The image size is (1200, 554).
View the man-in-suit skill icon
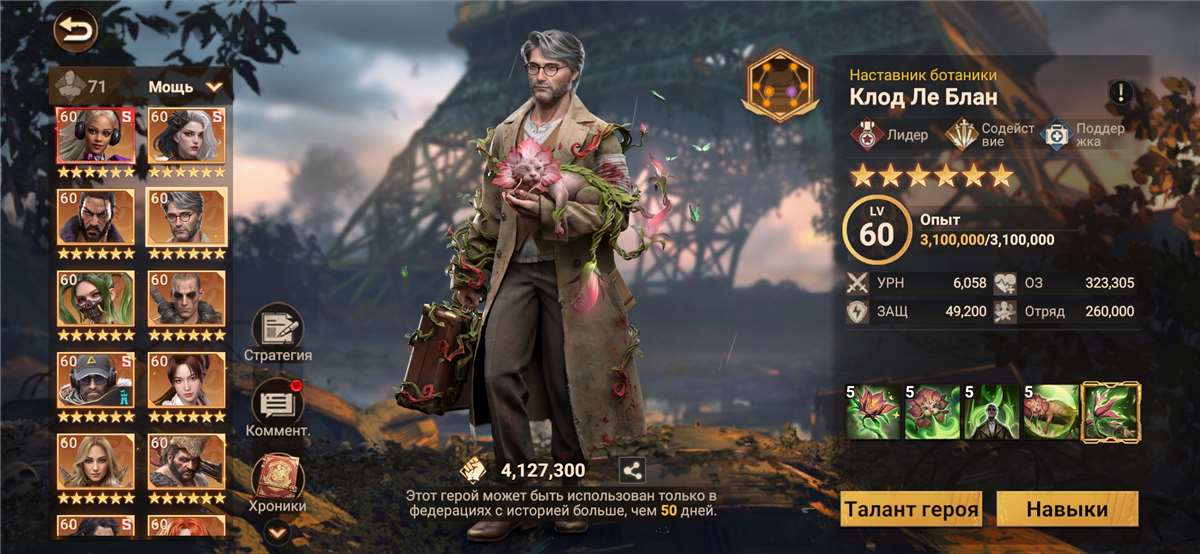coord(993,412)
